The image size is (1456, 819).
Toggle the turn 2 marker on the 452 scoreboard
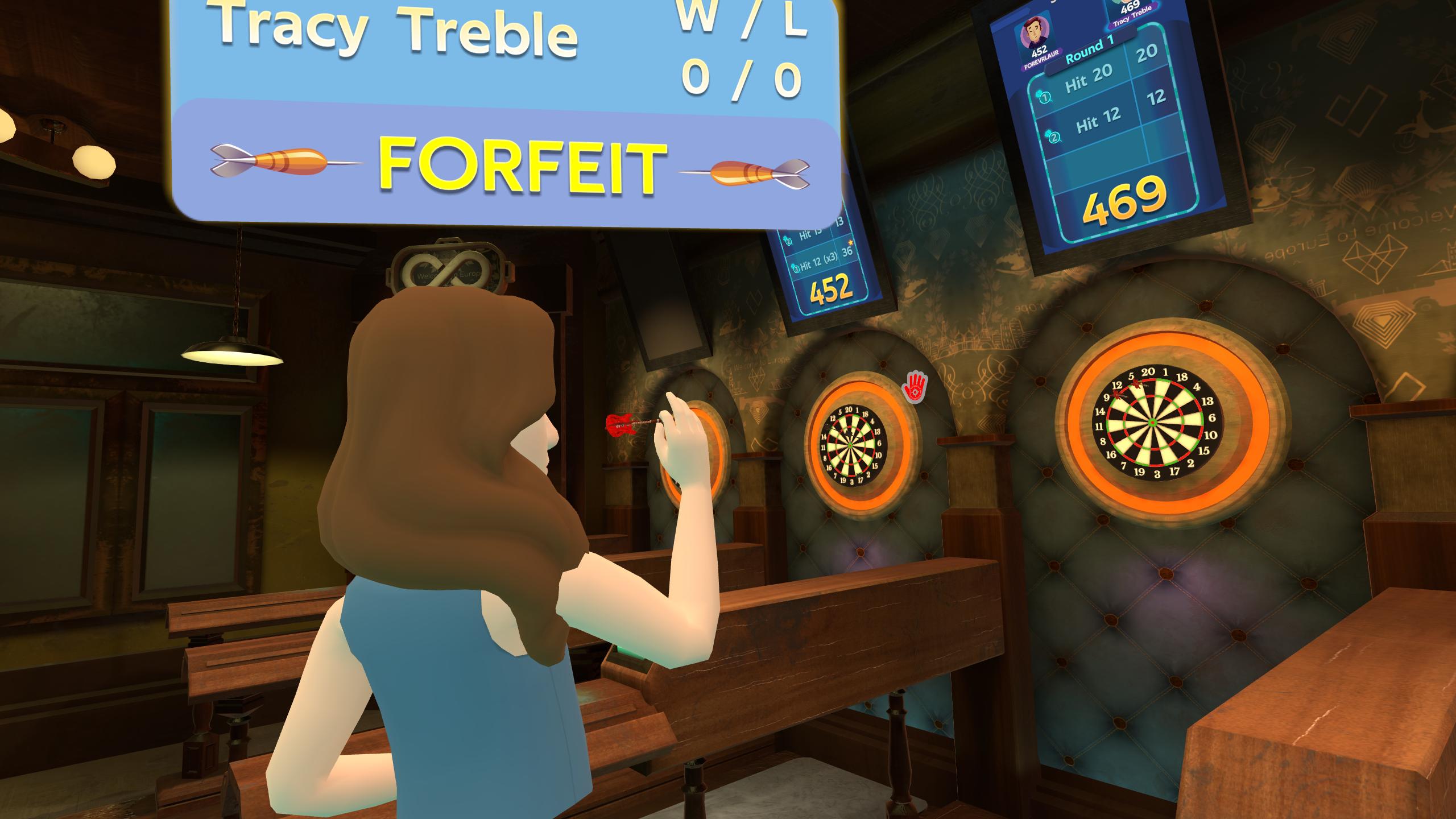(x=788, y=241)
